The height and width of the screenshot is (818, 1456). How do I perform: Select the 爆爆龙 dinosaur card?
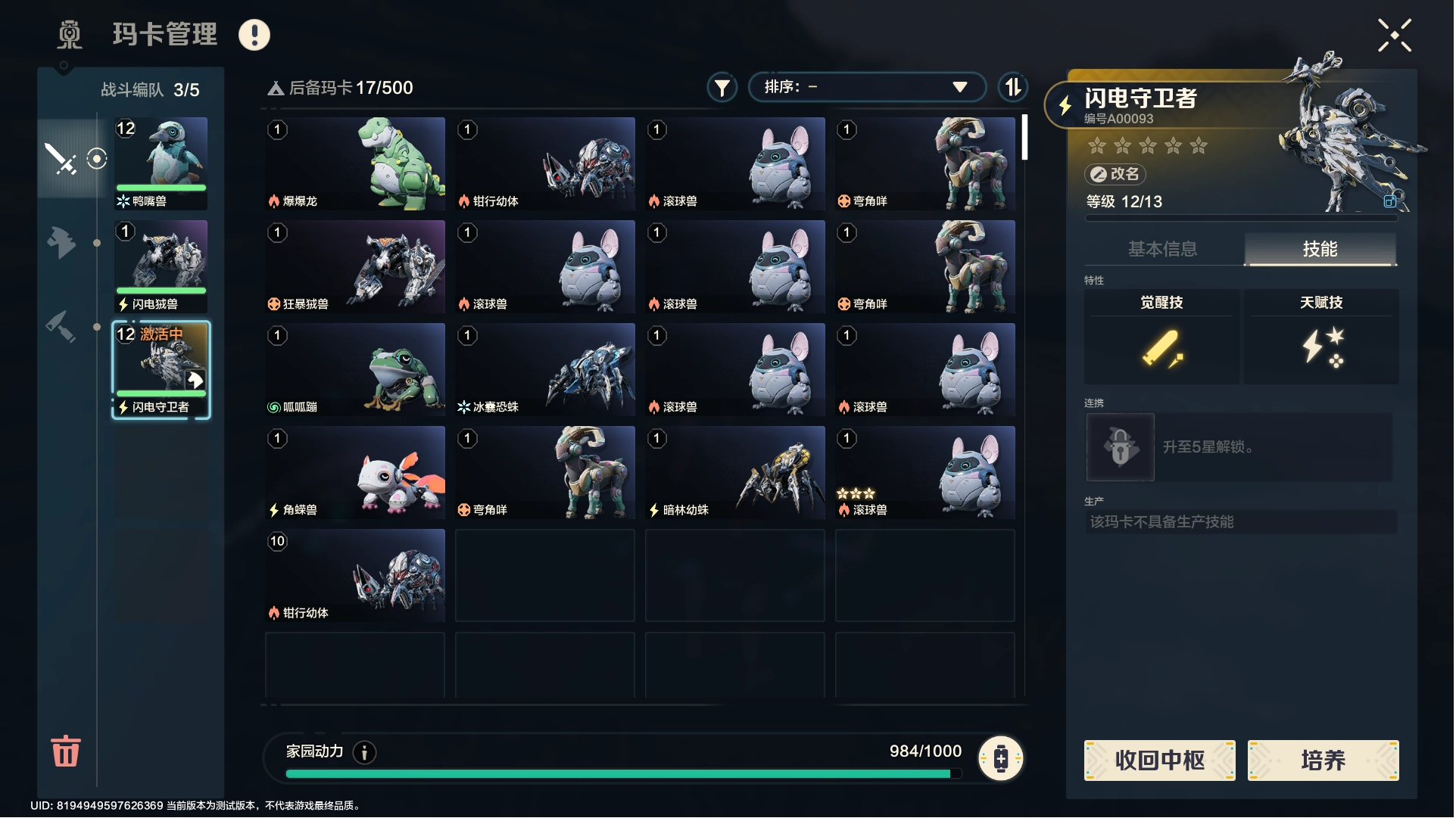tap(355, 163)
